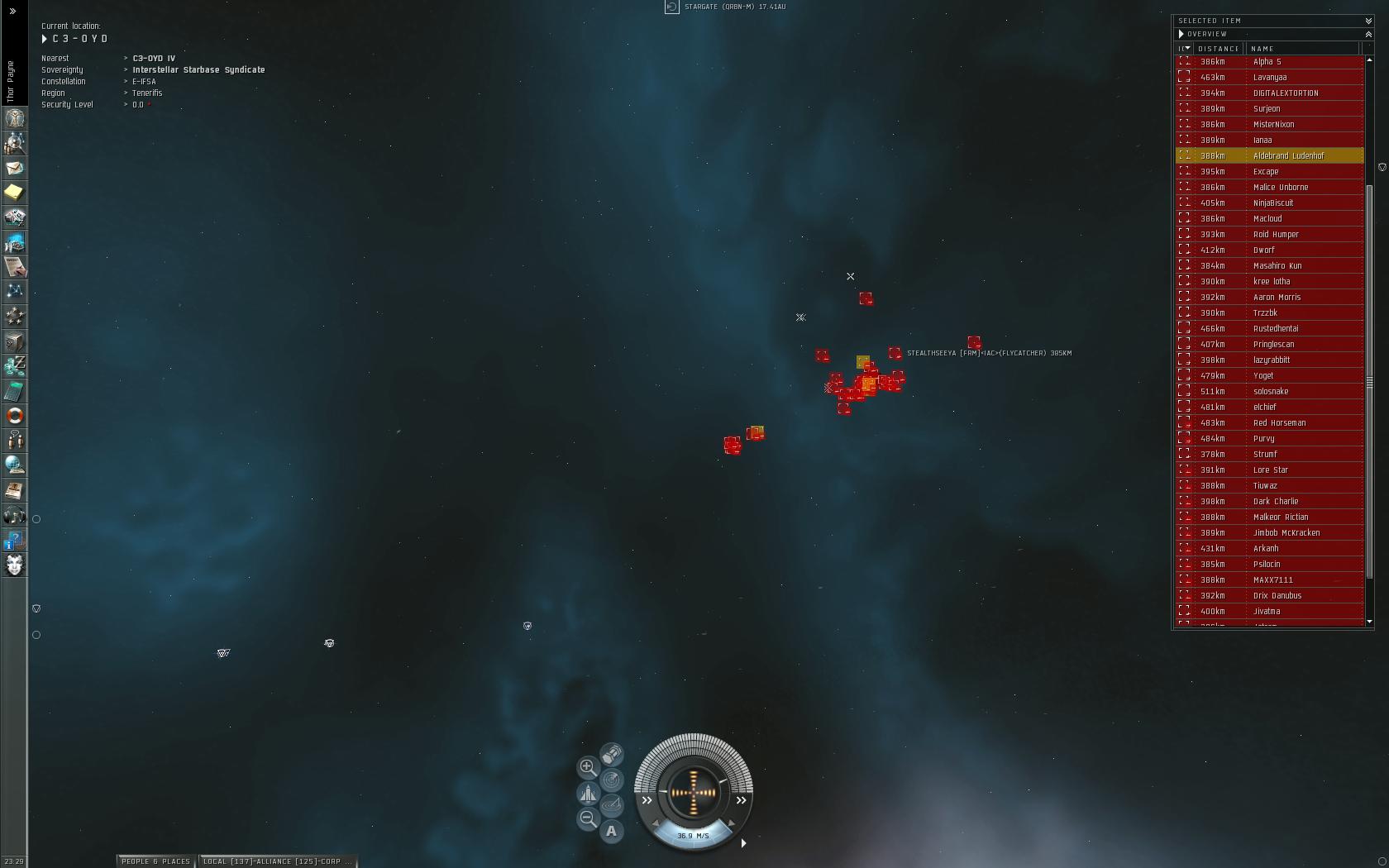
Task: Open the calculator icon in sidebar
Action: coord(15,391)
